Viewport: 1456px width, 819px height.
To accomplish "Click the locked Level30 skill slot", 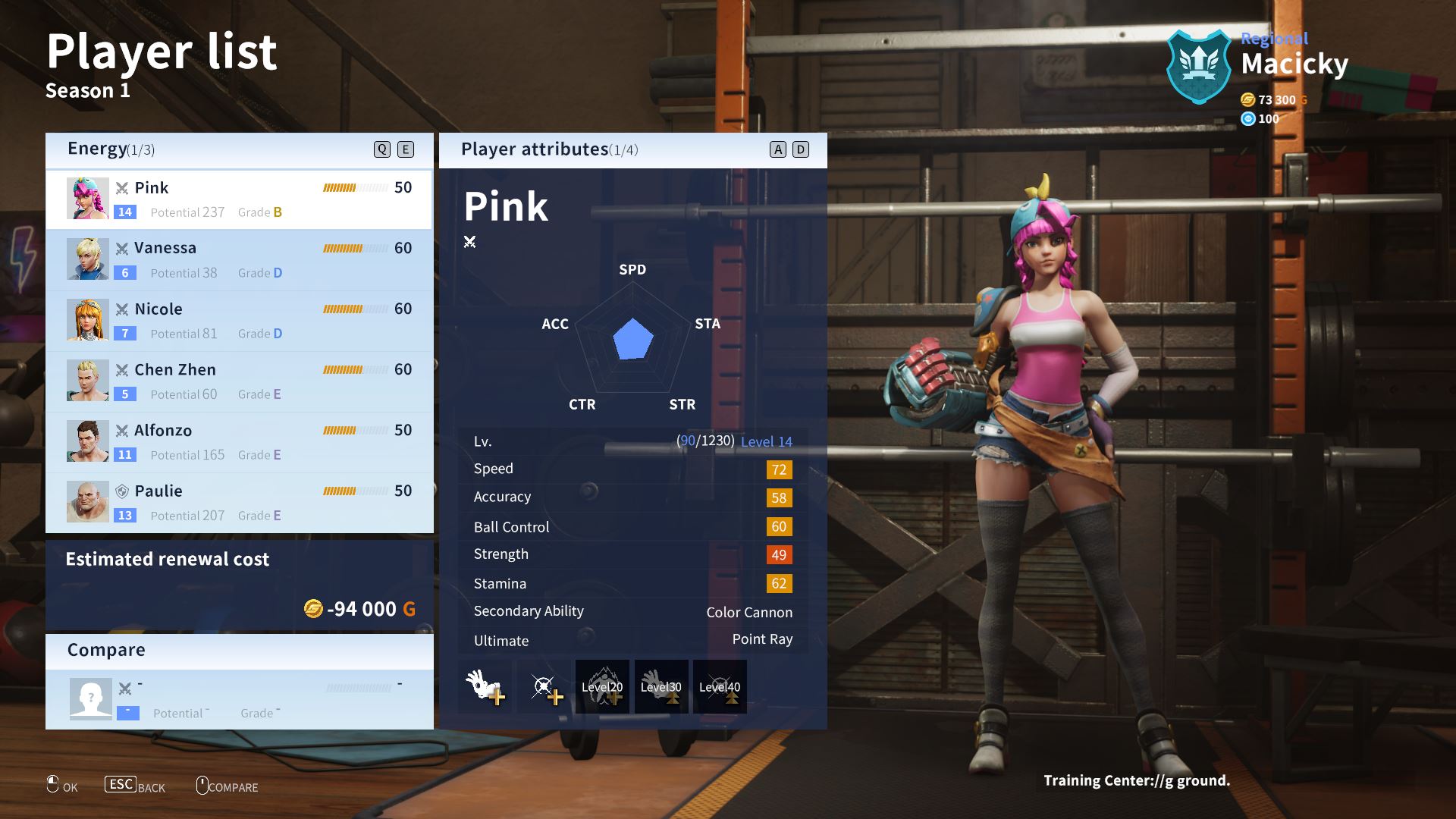I will (x=661, y=686).
